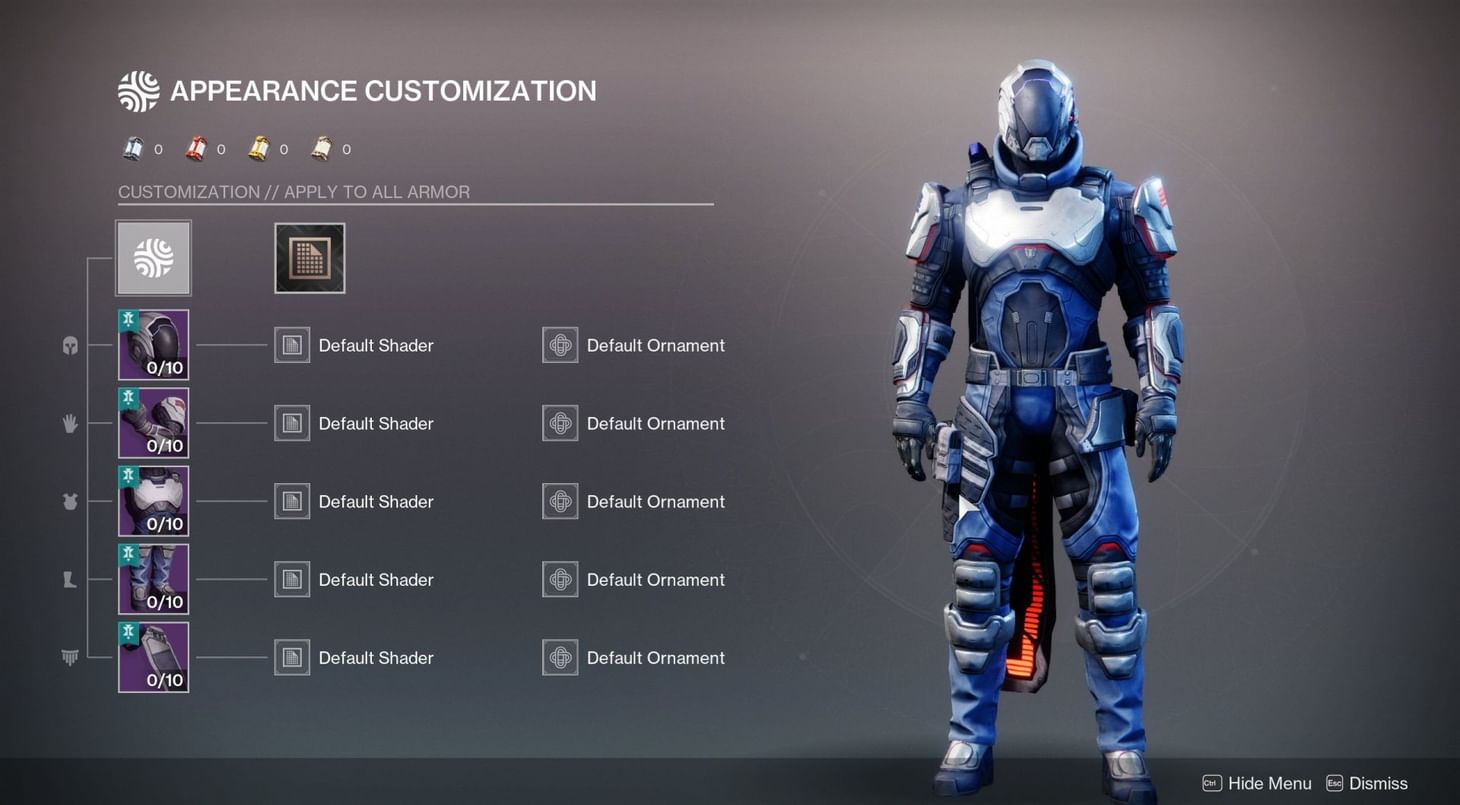1460x805 pixels.
Task: Open the helmet's Default Shader icon
Action: pyautogui.click(x=291, y=345)
